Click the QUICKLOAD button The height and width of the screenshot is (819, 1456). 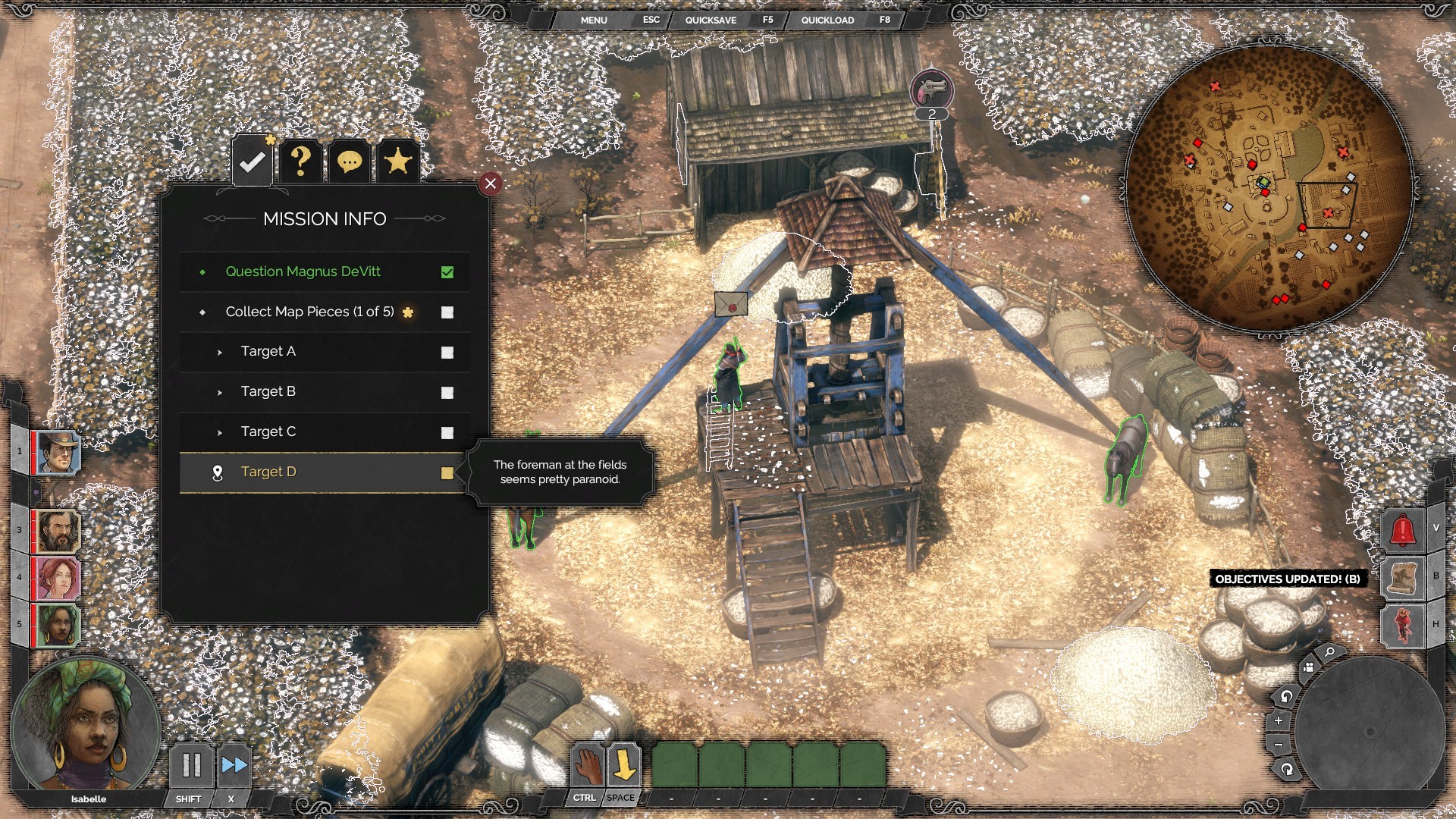(x=827, y=20)
